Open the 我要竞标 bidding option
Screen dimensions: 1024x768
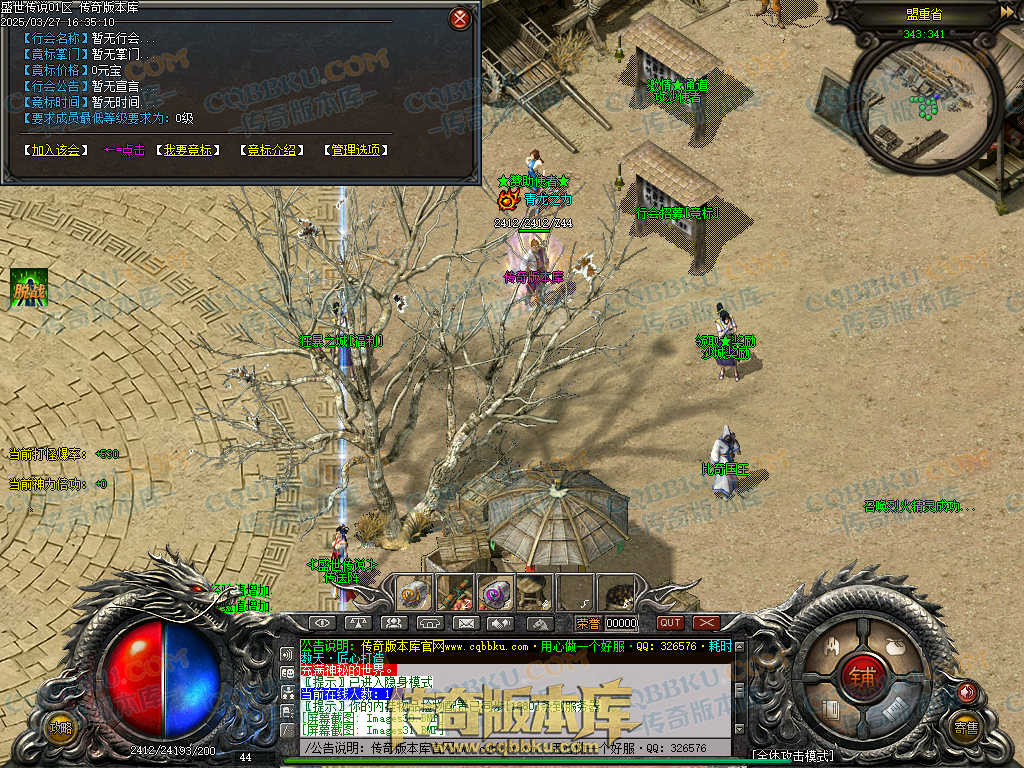click(188, 150)
